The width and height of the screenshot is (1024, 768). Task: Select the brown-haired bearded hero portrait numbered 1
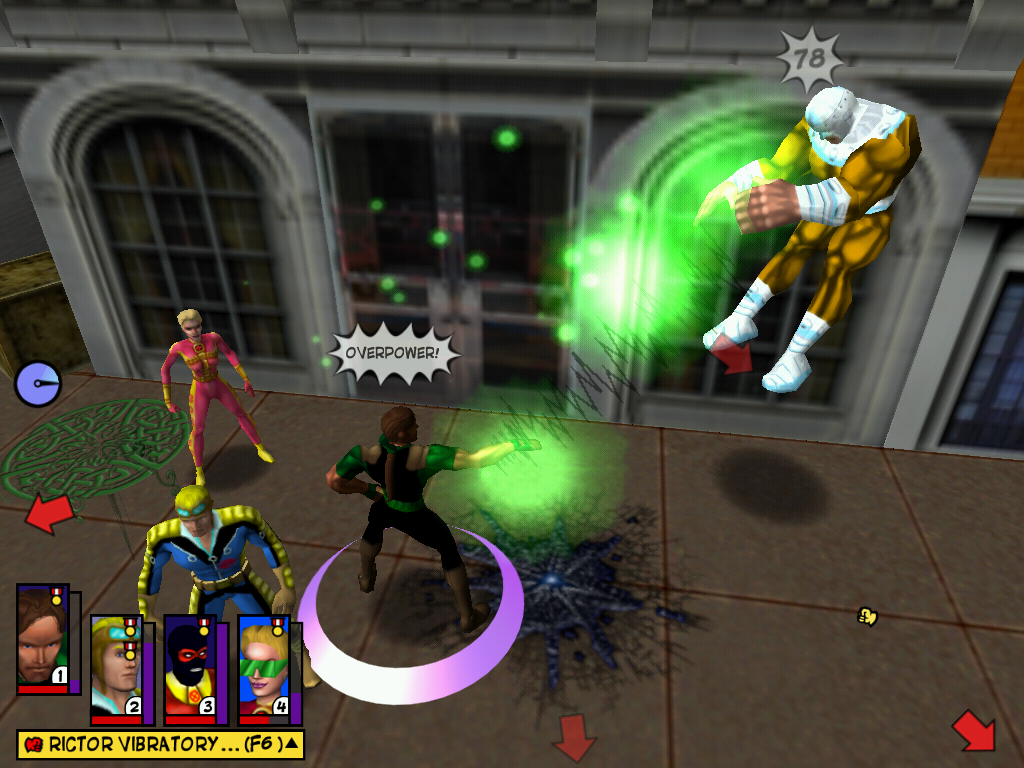pyautogui.click(x=42, y=637)
